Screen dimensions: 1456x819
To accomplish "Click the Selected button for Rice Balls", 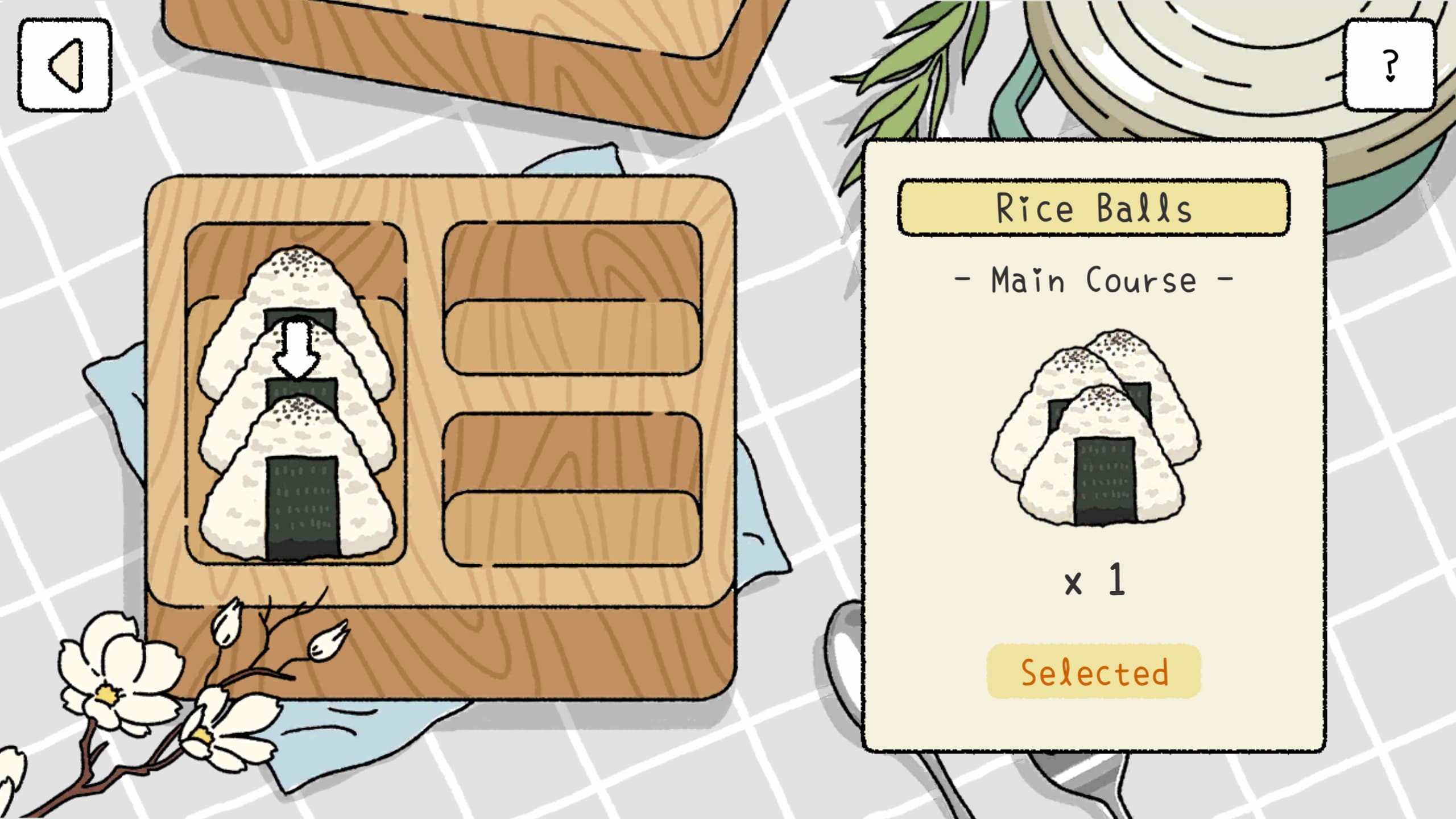I will [1094, 672].
